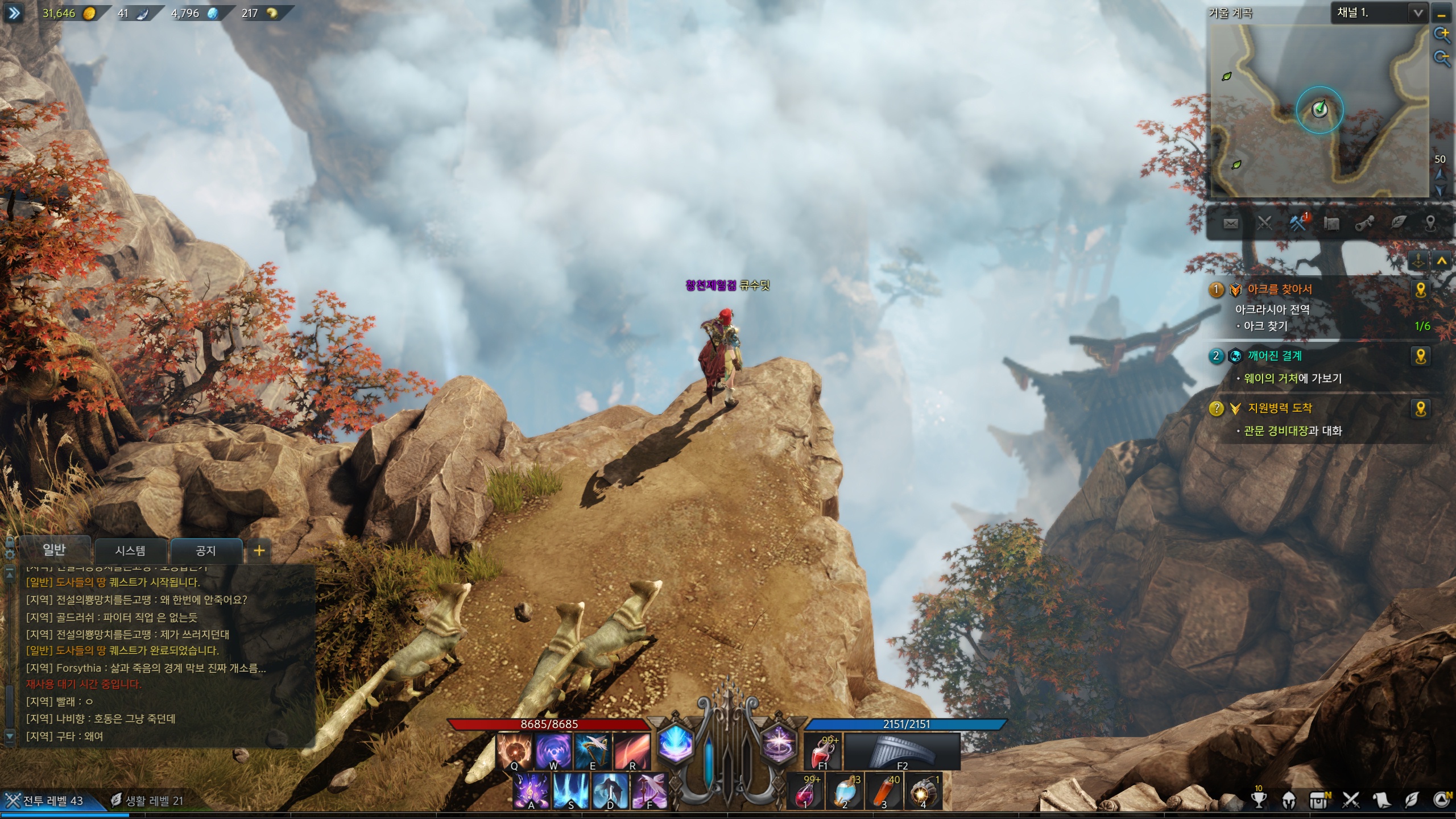
Task: Zoom in the minimap with the plus magnifier
Action: [x=1442, y=35]
